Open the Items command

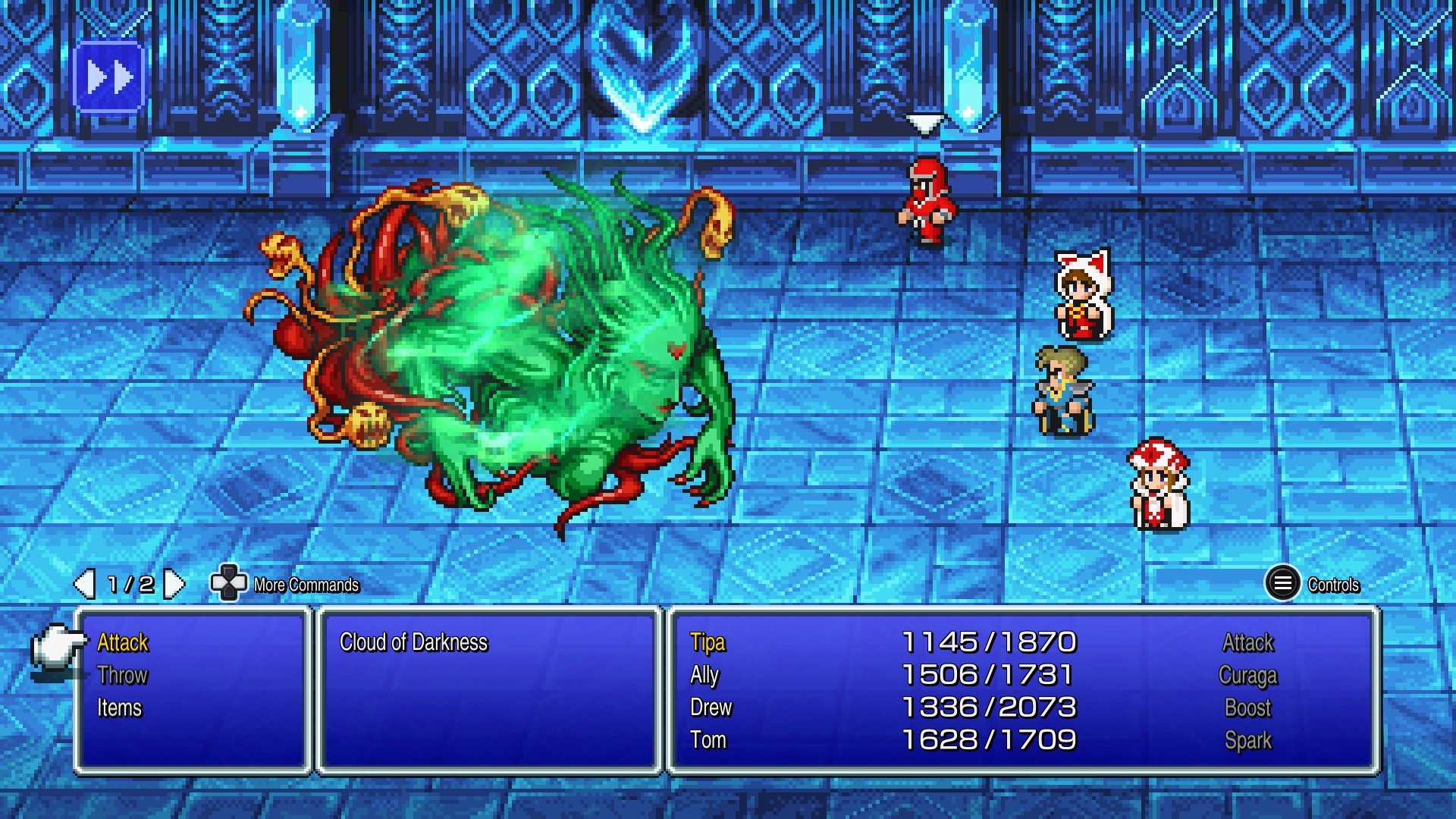pyautogui.click(x=120, y=708)
